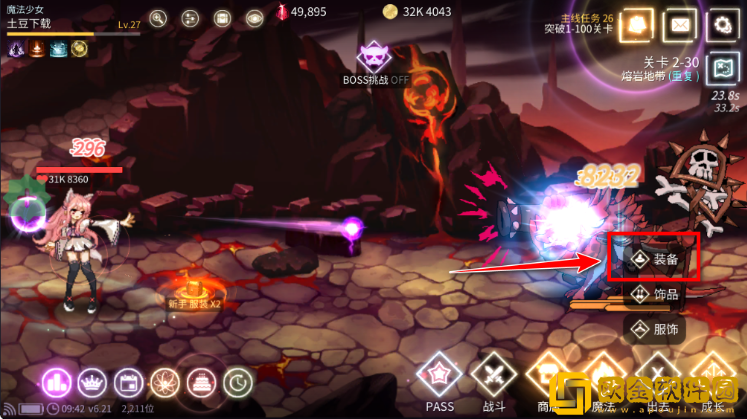The width and height of the screenshot is (747, 419).
Task: Open the calendar icon
Action: click(x=128, y=381)
